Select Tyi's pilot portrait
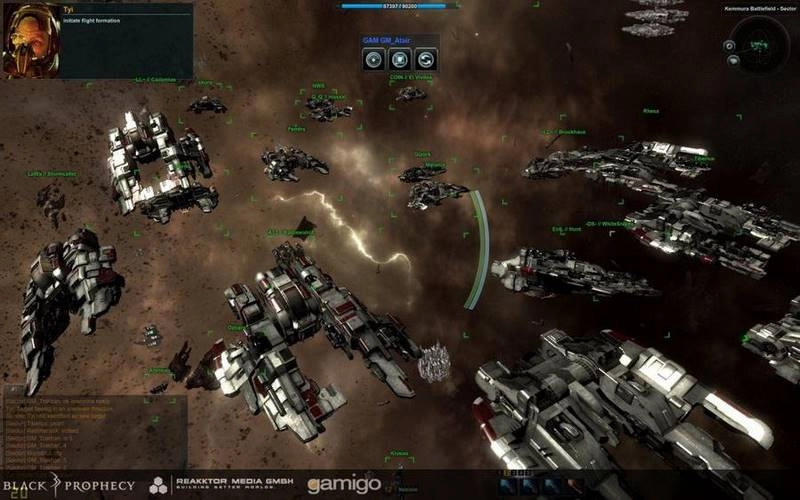The height and width of the screenshot is (500, 800). [x=30, y=40]
